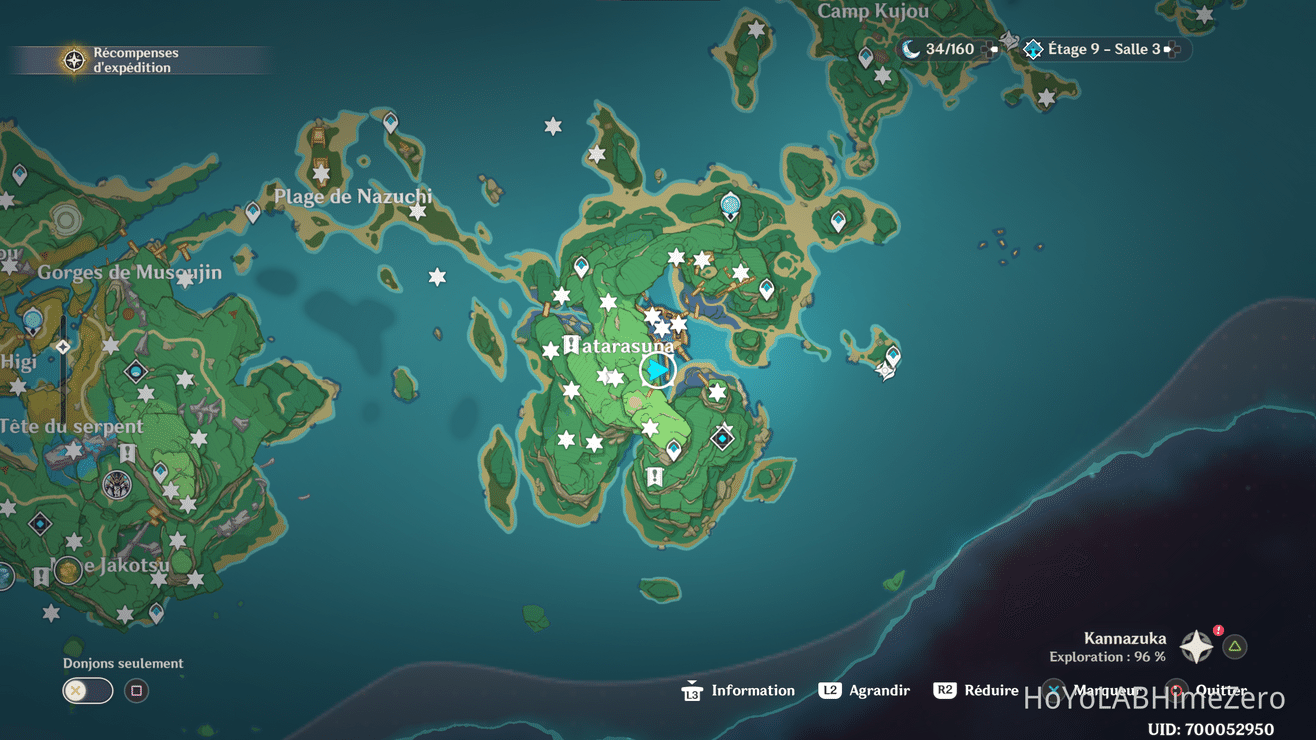1316x740 pixels.
Task: Open the Récompenses d'expédition panel
Action: coord(135,59)
